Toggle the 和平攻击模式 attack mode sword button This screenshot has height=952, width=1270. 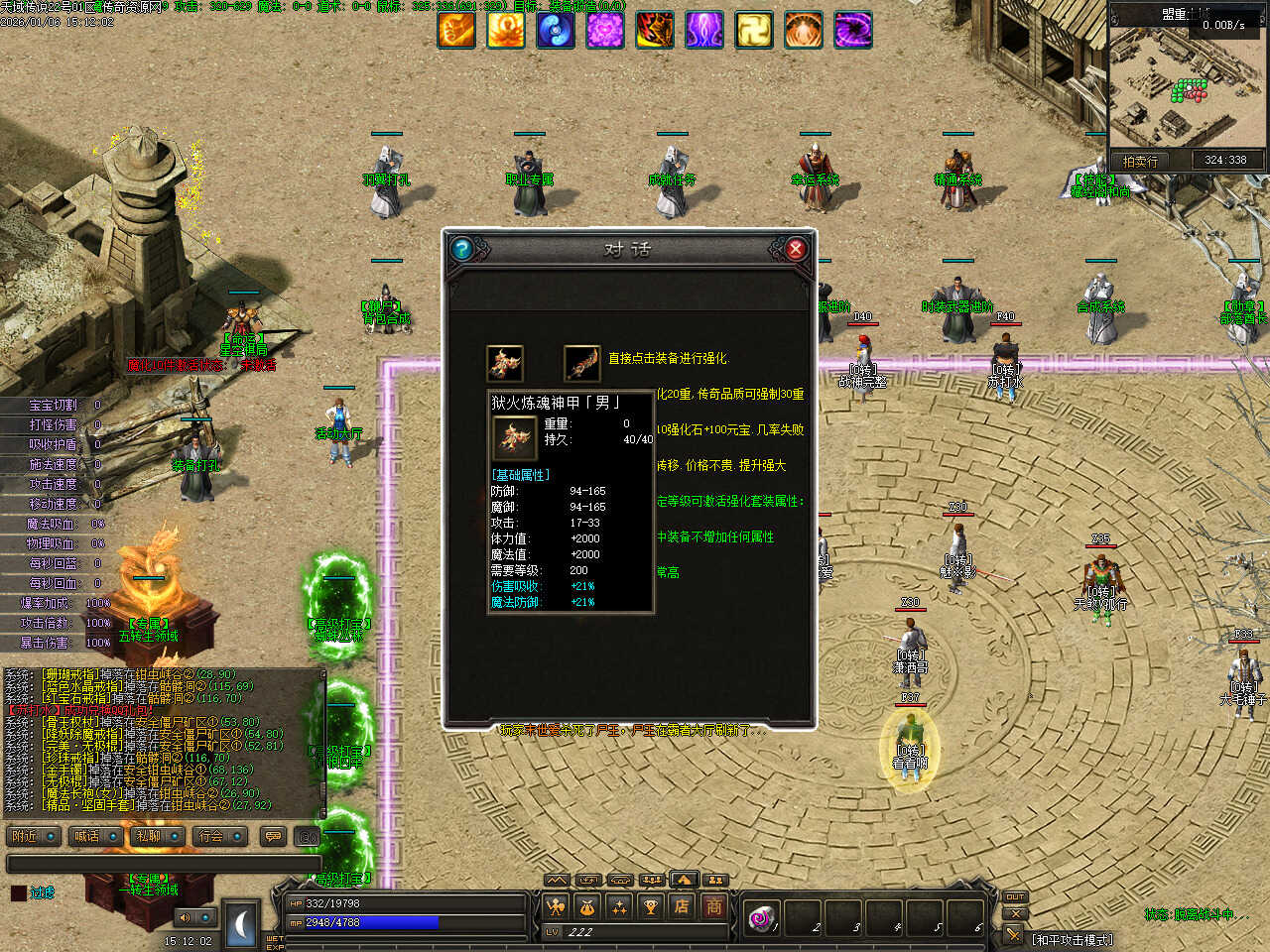1013,934
